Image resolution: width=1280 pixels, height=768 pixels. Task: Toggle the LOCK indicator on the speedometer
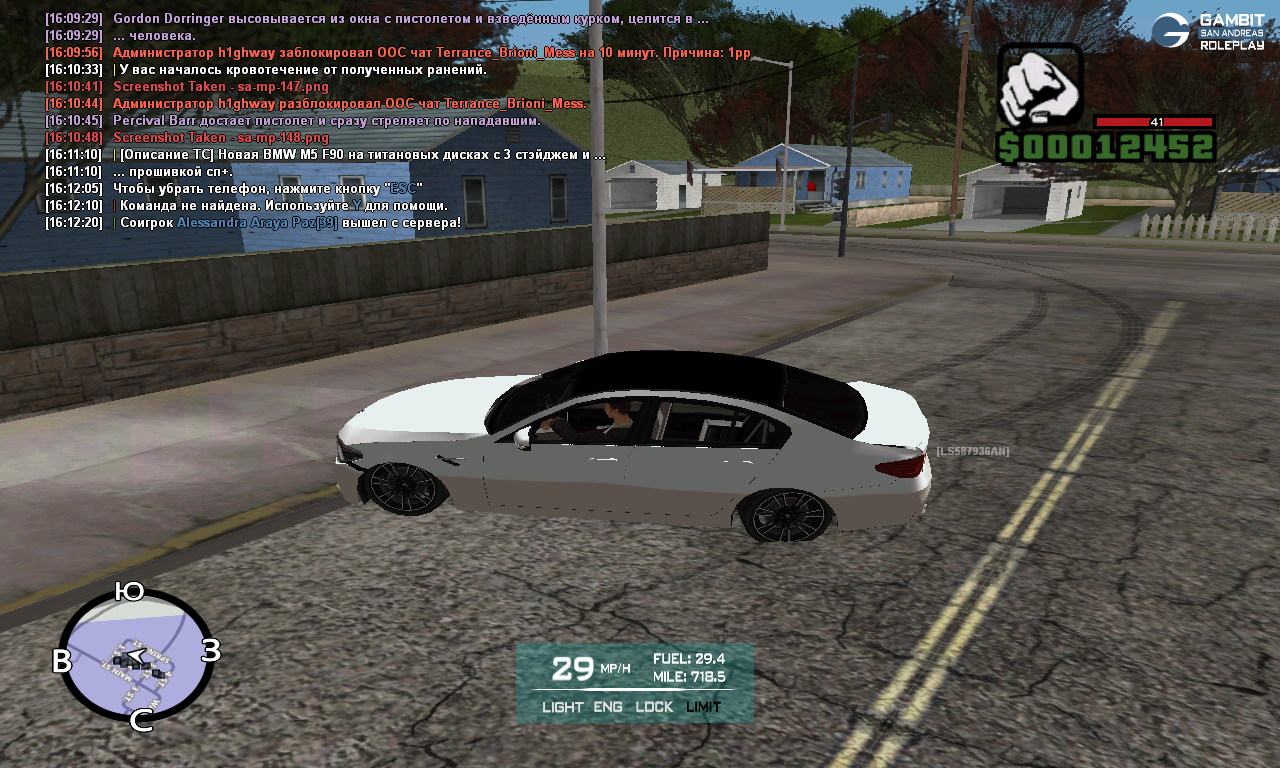click(654, 707)
